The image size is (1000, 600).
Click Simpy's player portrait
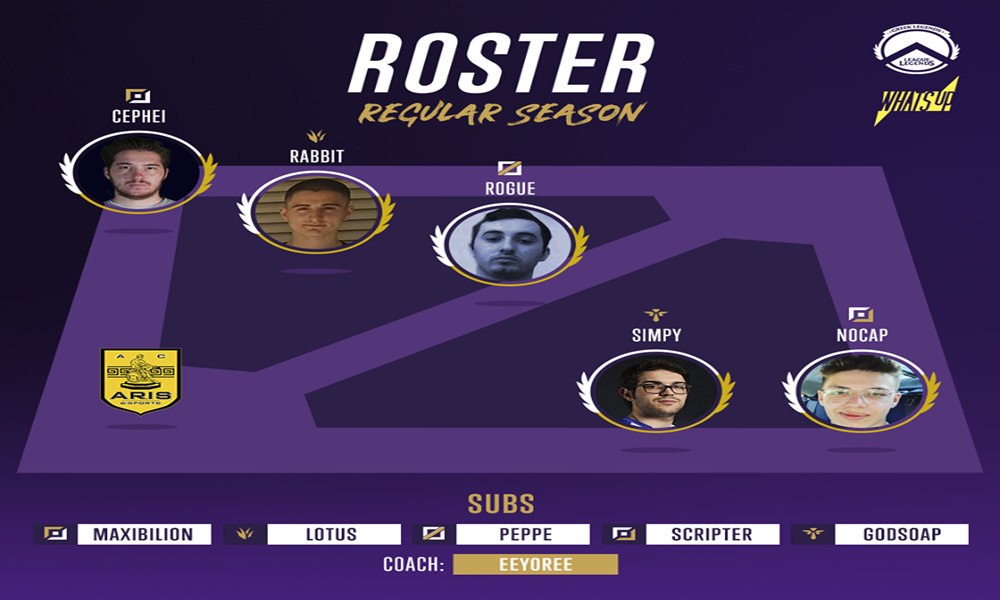click(655, 391)
